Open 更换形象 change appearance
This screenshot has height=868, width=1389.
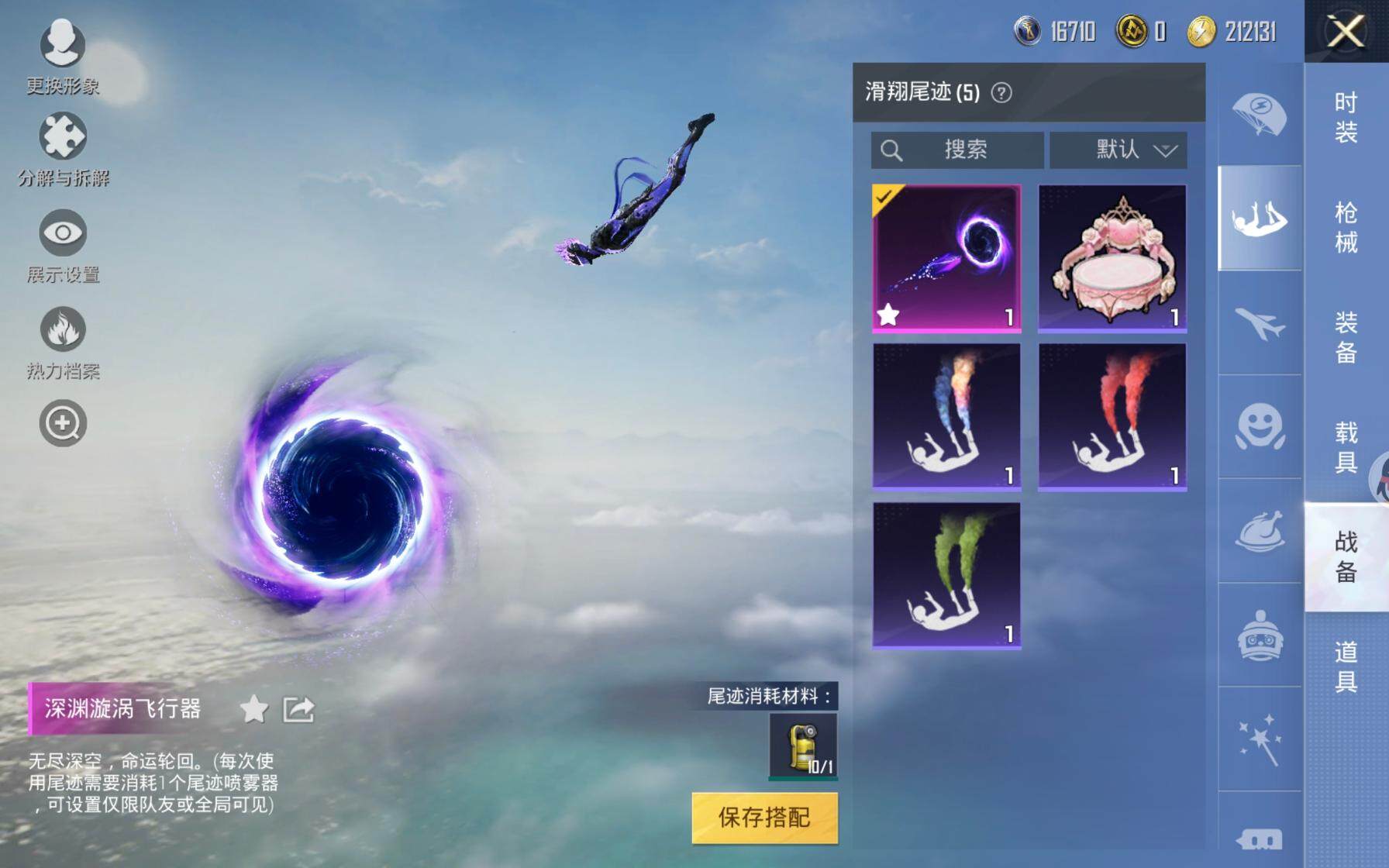pyautogui.click(x=63, y=56)
